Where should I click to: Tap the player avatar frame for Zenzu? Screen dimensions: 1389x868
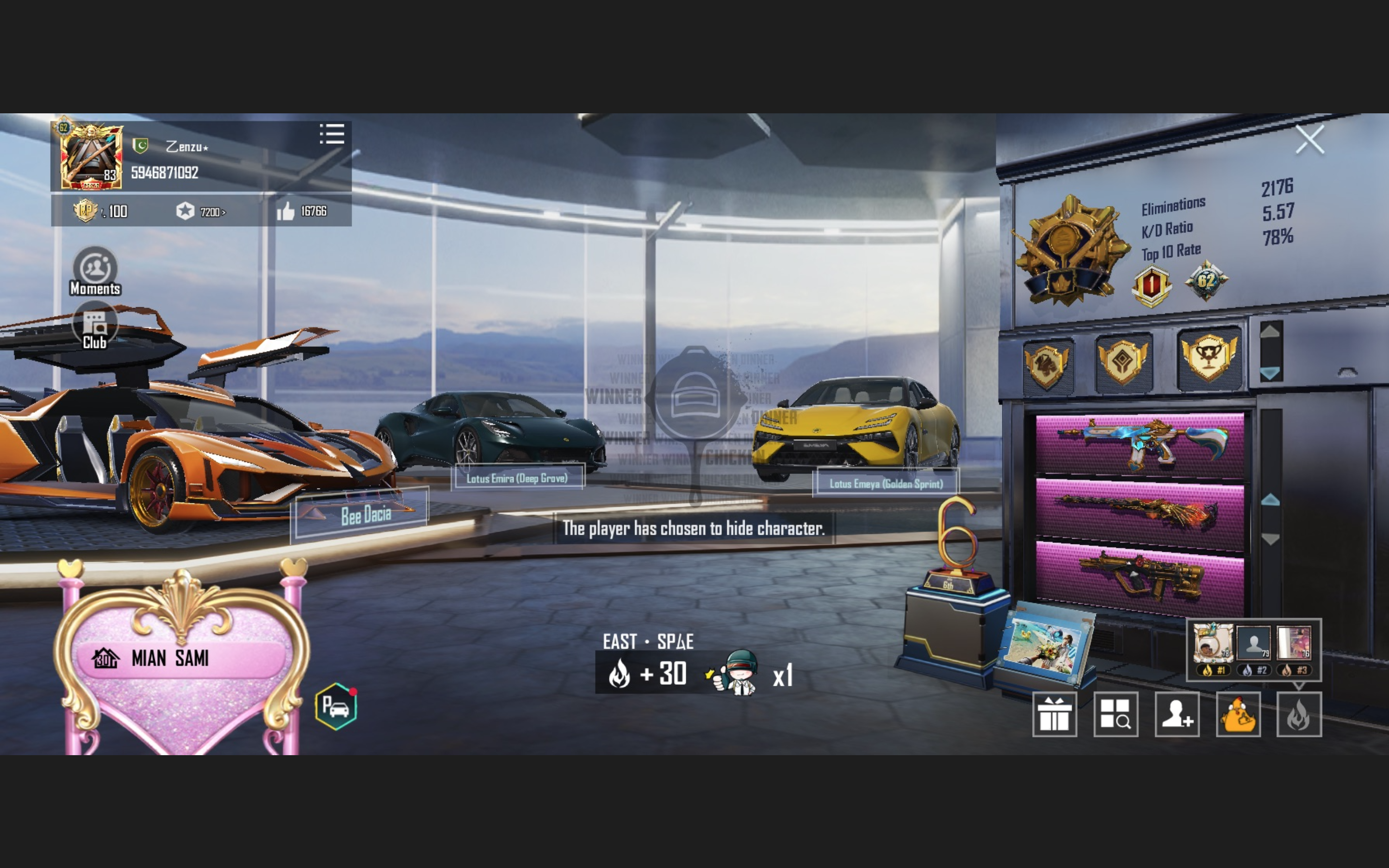(x=92, y=156)
